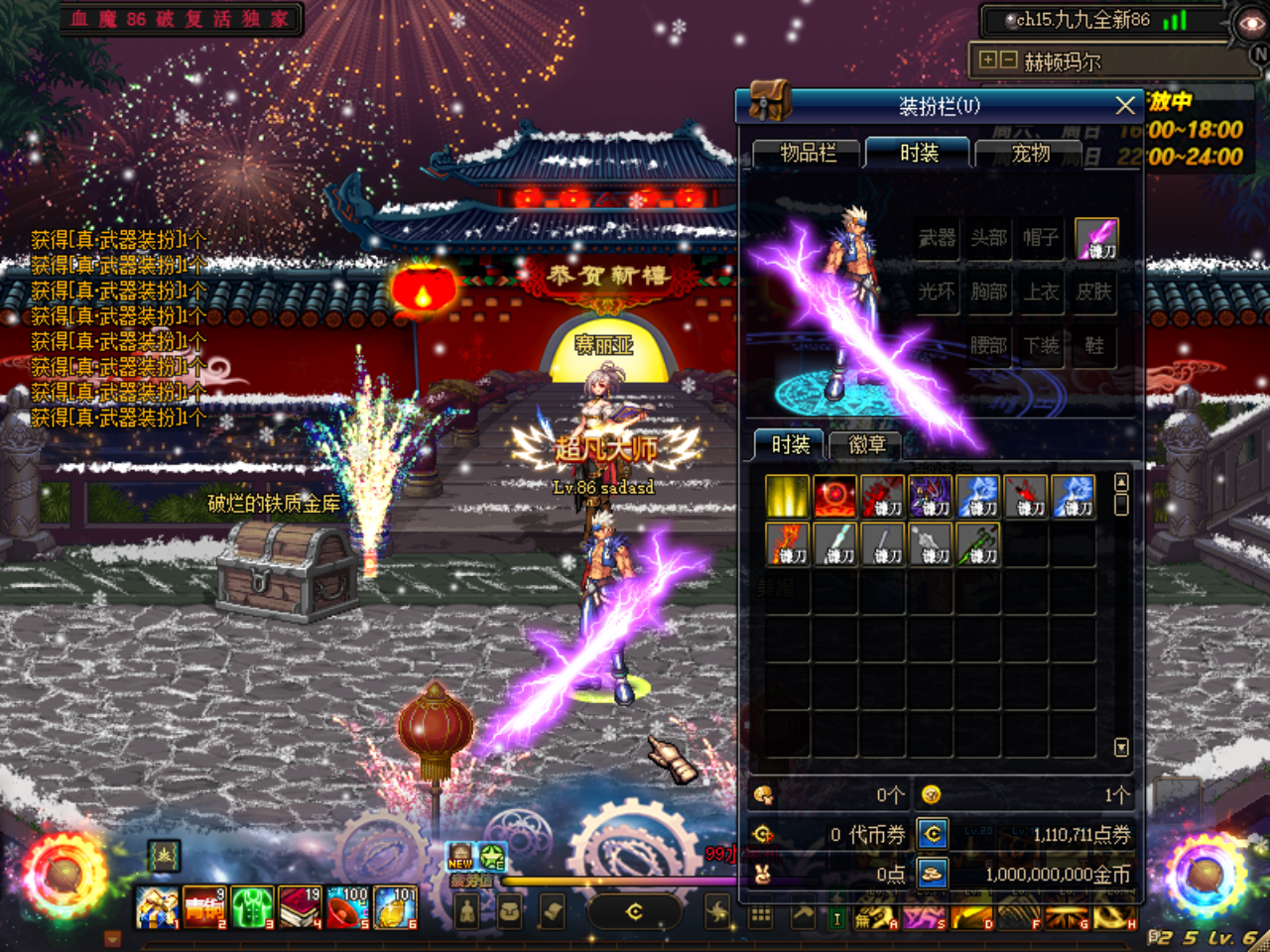
Task: Toggle the 皮肤 skin avatar slot
Action: point(1094,293)
